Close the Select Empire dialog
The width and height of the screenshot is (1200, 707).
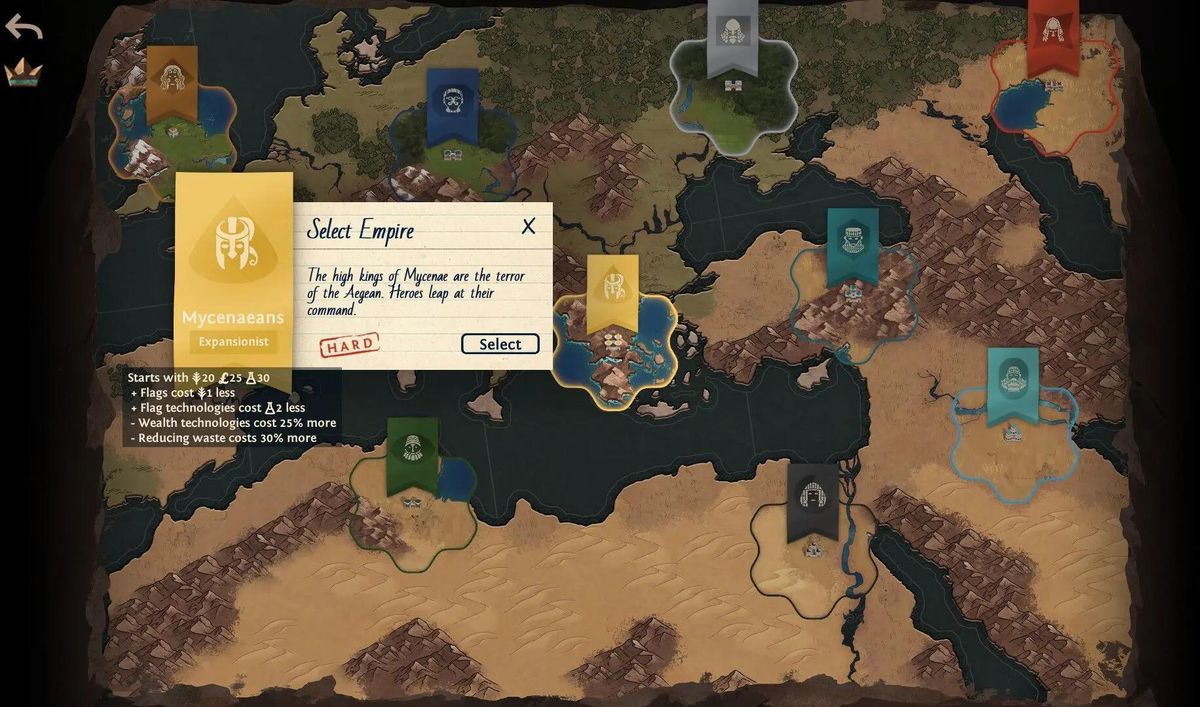click(528, 227)
